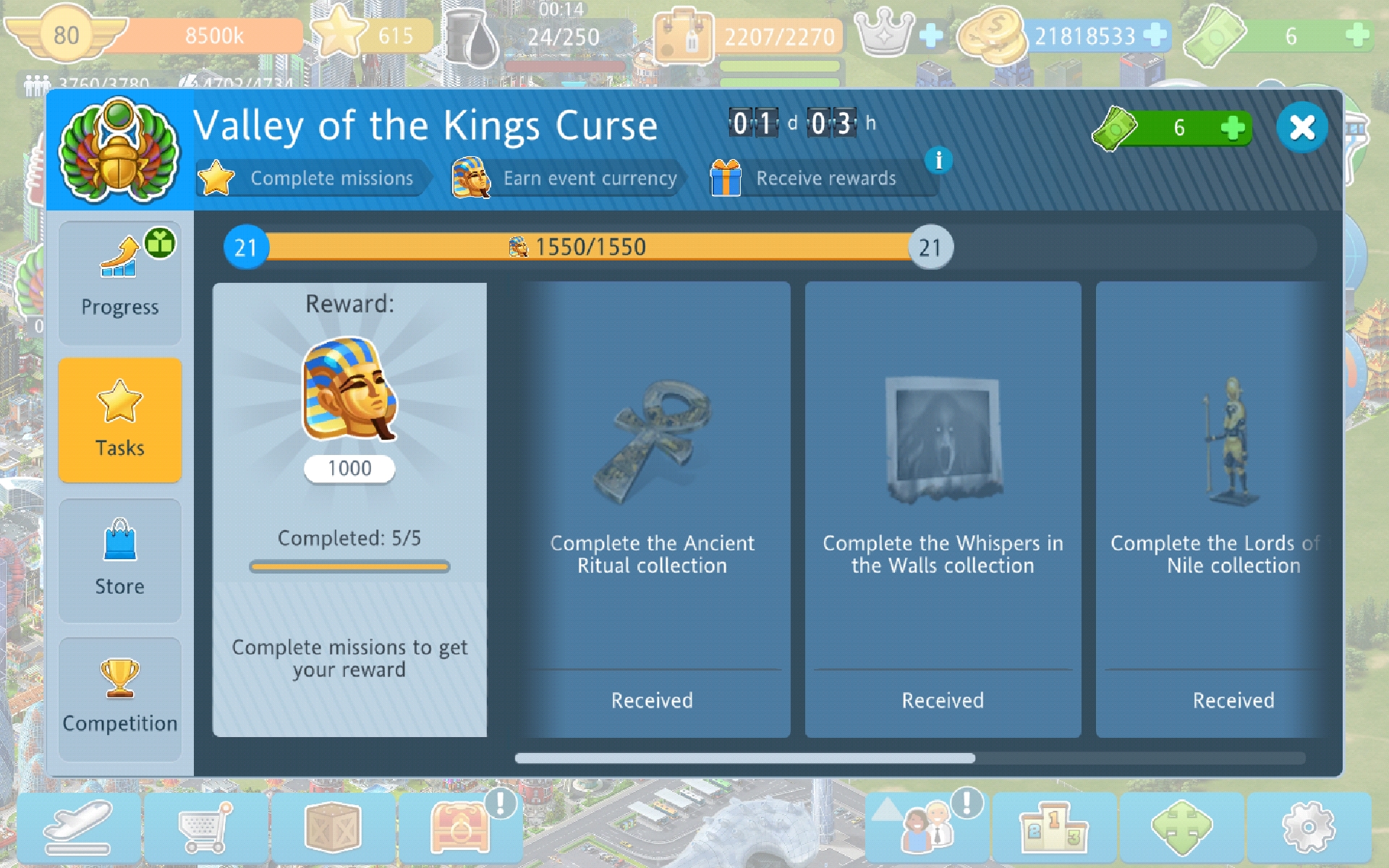
Task: Click the horizontal task list scrollbar
Action: pyautogui.click(x=745, y=758)
